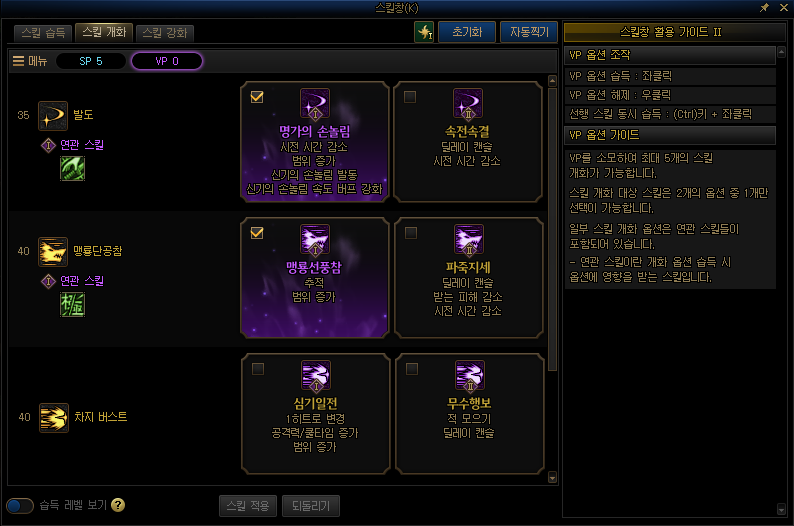Check the 속전속결 option checkbox
Viewport: 794px width, 526px height.
(x=410, y=97)
